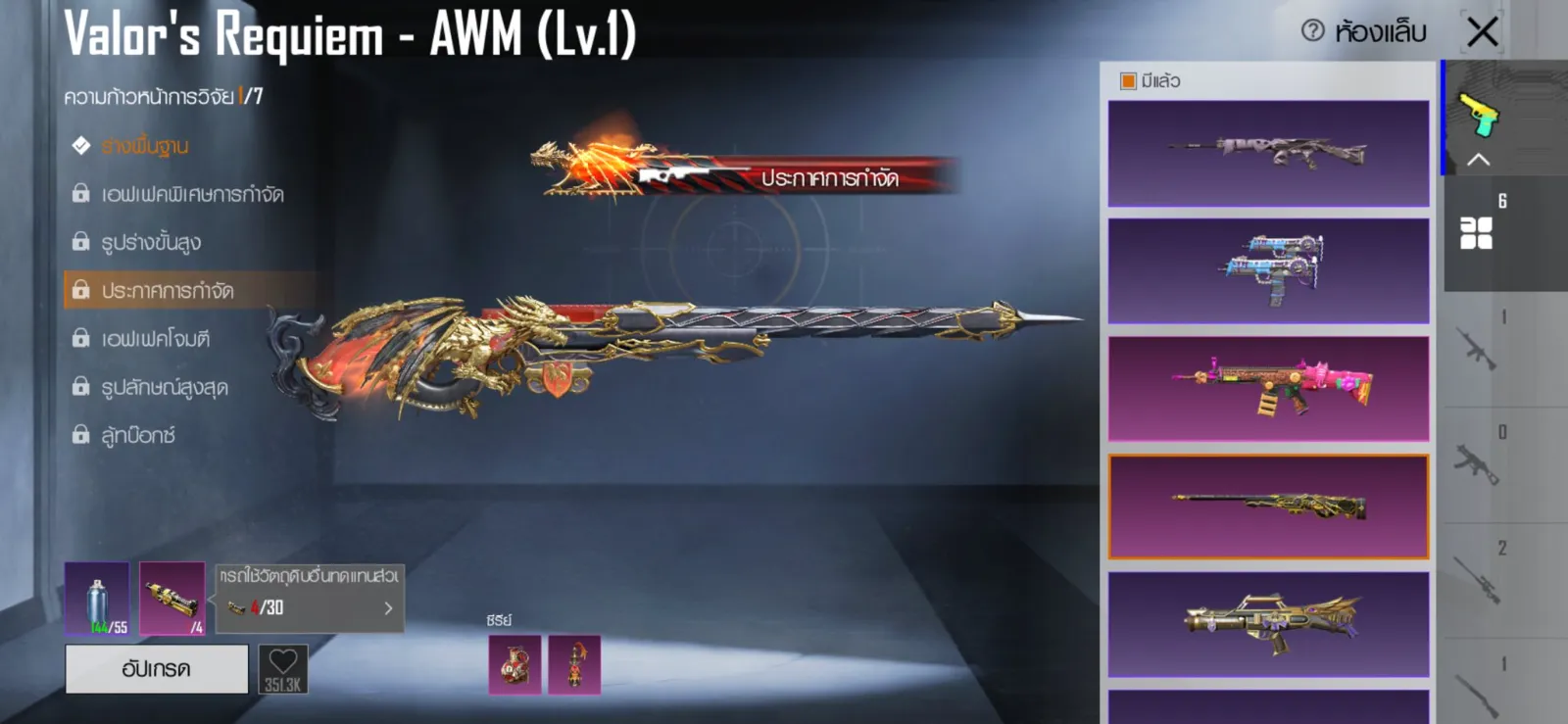Toggle the มีแล้ว owned filter checkbox
1568x724 pixels.
(x=1128, y=81)
